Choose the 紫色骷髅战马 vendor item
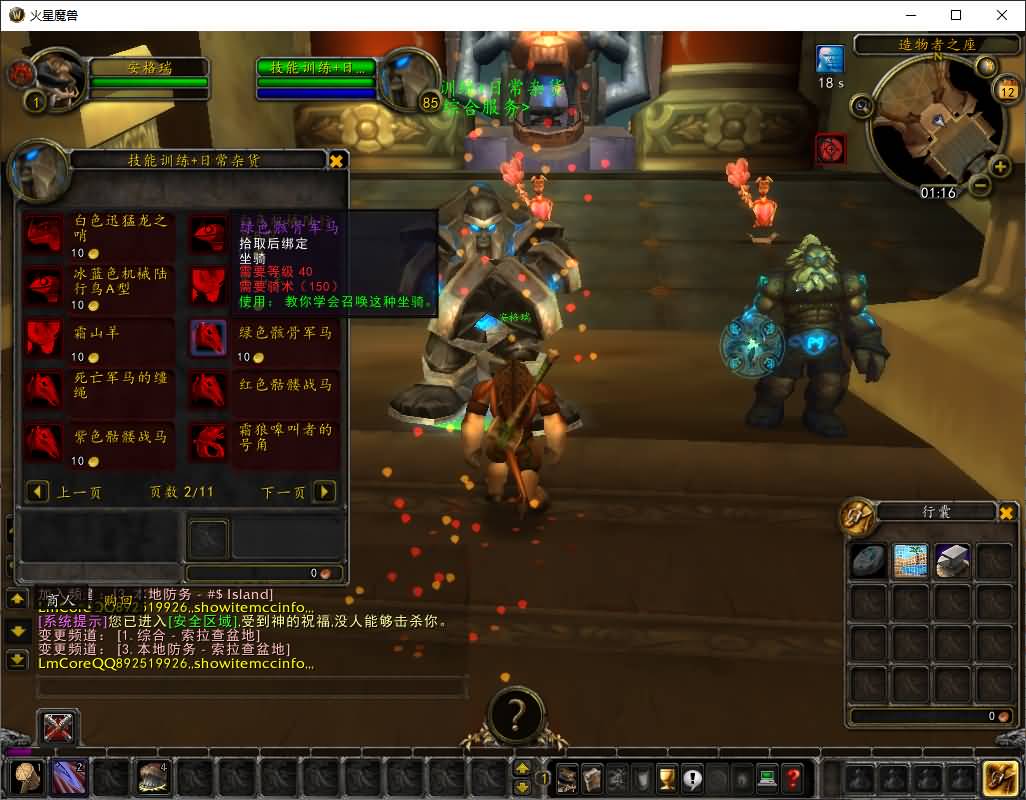The image size is (1026, 800). click(x=44, y=441)
